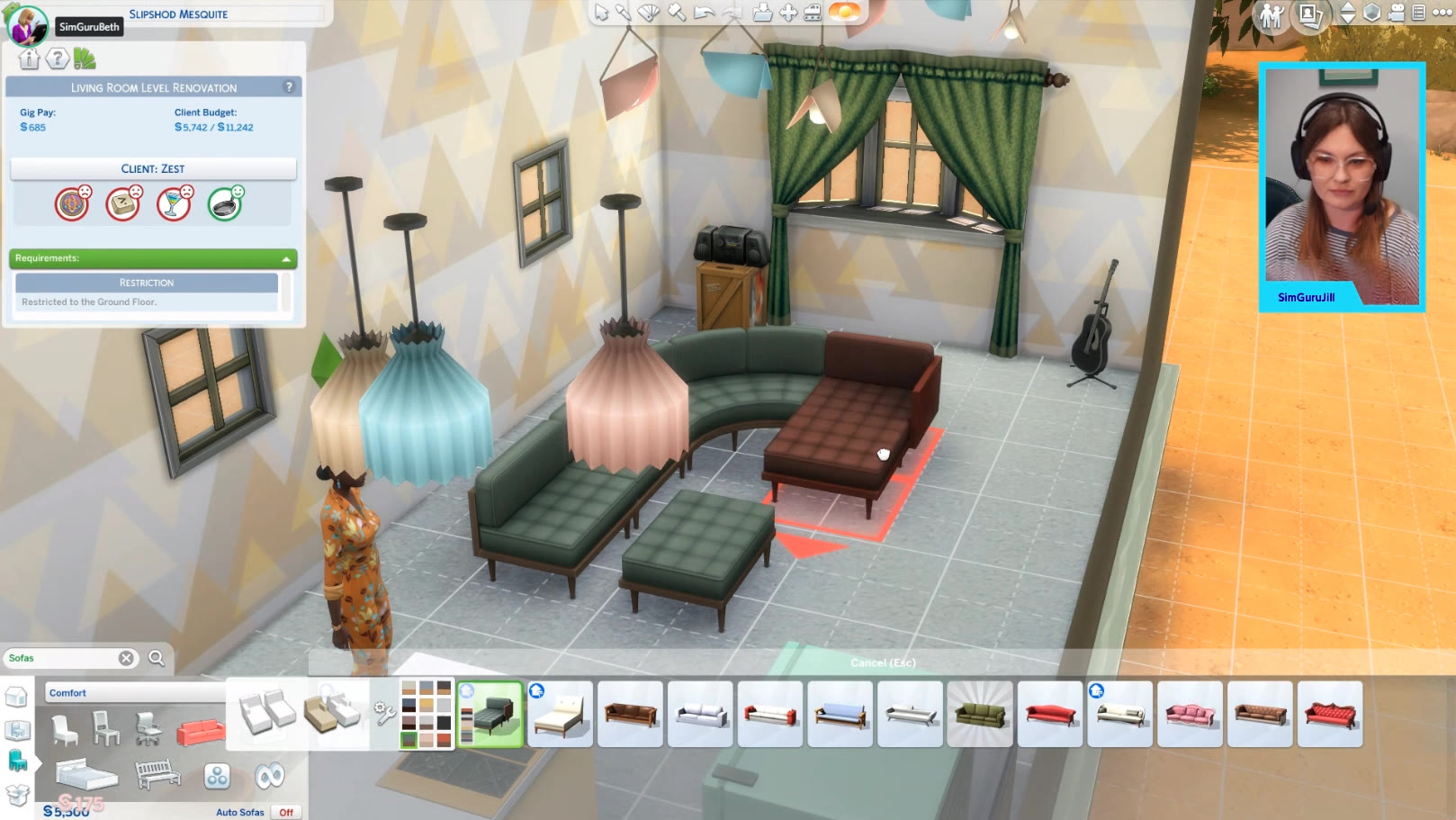This screenshot has height=820, width=1456.
Task: Pick the orange-red color swatch
Action: point(444,741)
